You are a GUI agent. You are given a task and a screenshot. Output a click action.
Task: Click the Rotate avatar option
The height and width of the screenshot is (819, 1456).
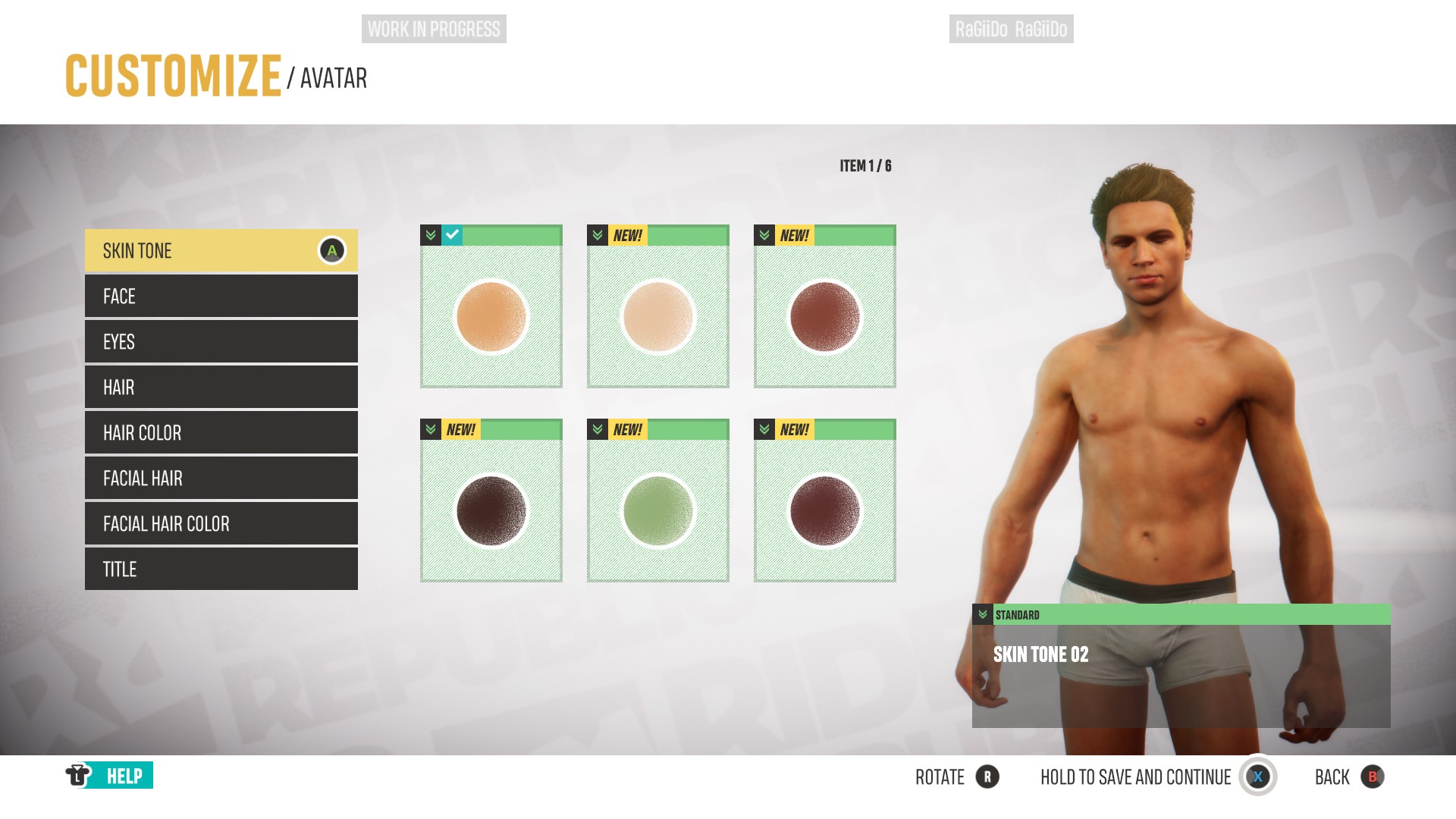coord(956,777)
